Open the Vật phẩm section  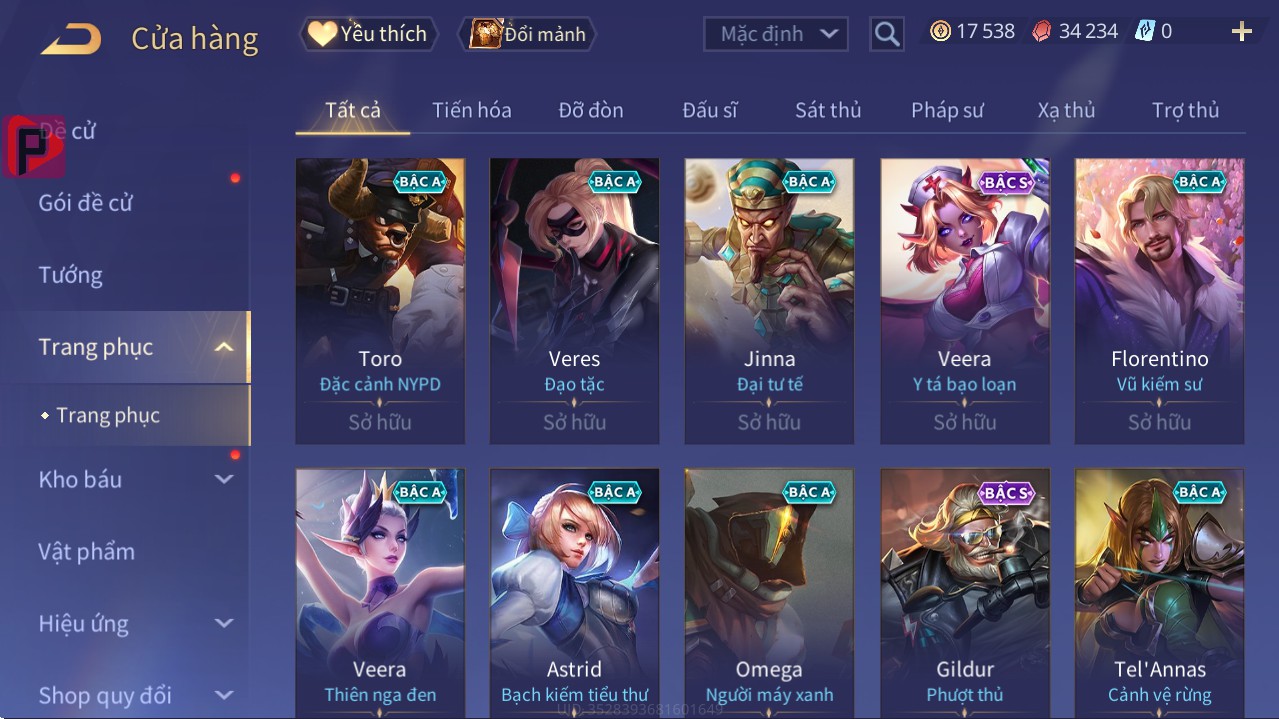87,551
